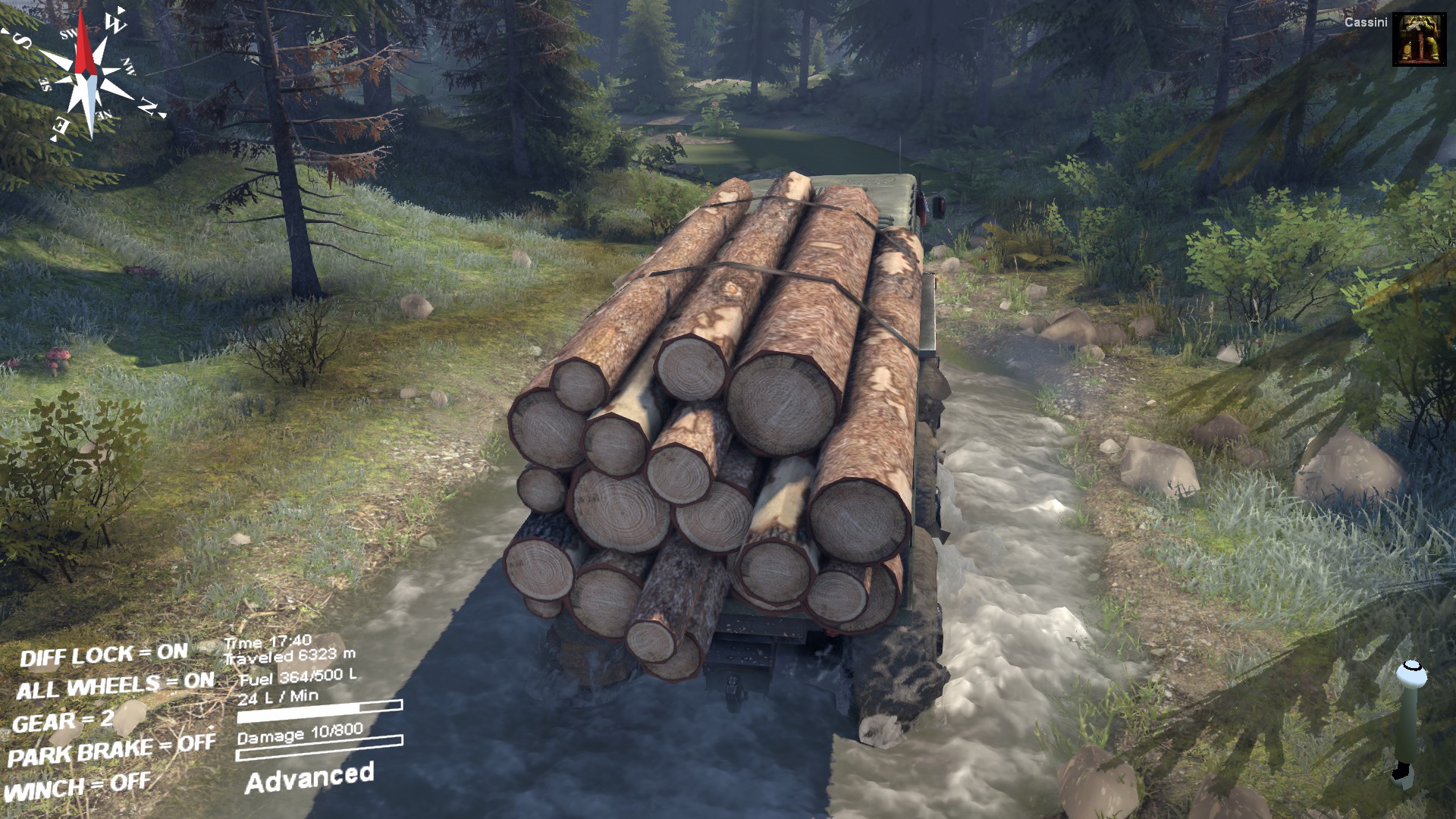This screenshot has width=1456, height=819.
Task: Select the Cassini player avatar
Action: (1414, 39)
